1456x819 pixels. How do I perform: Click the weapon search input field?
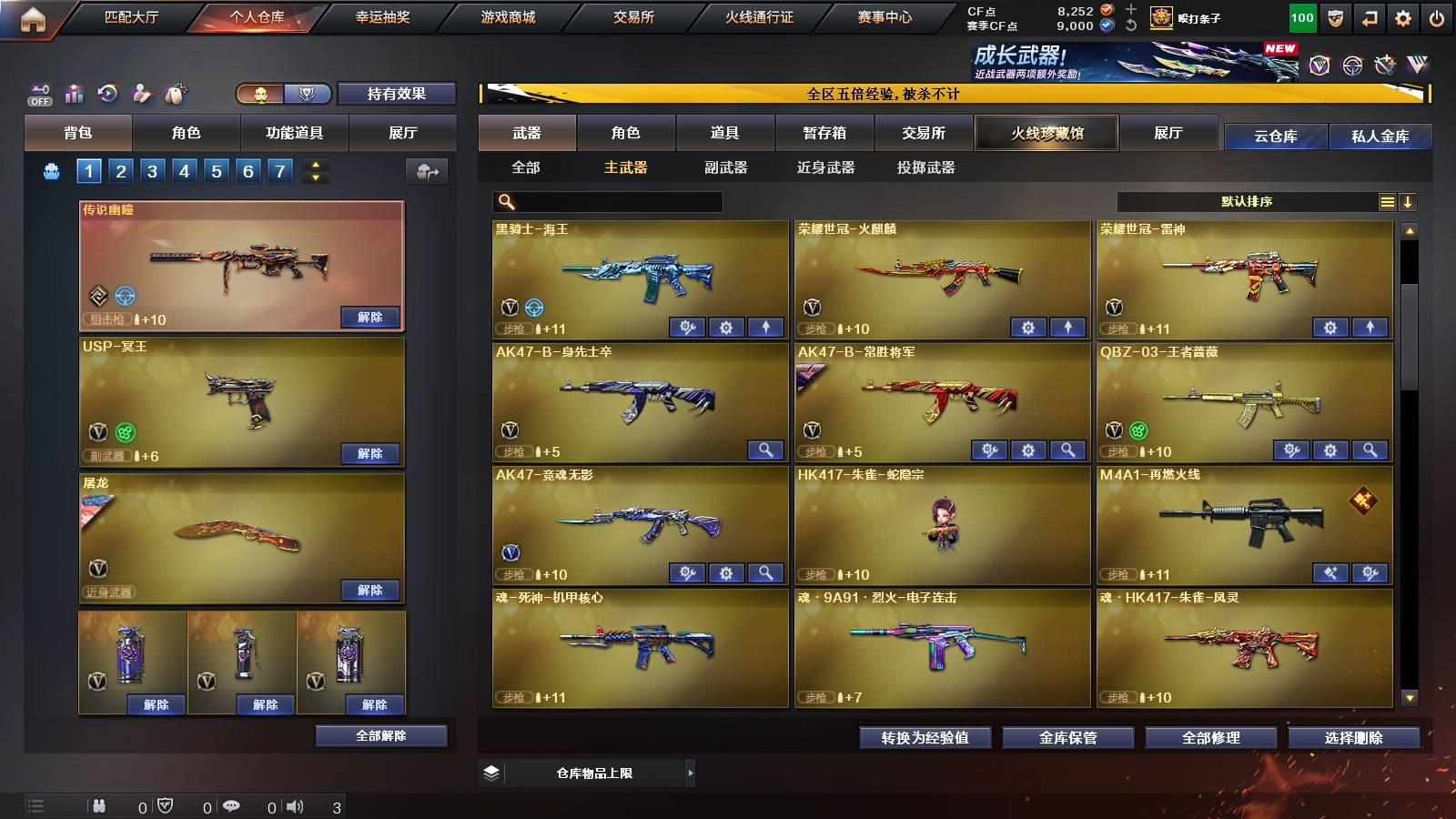(605, 201)
